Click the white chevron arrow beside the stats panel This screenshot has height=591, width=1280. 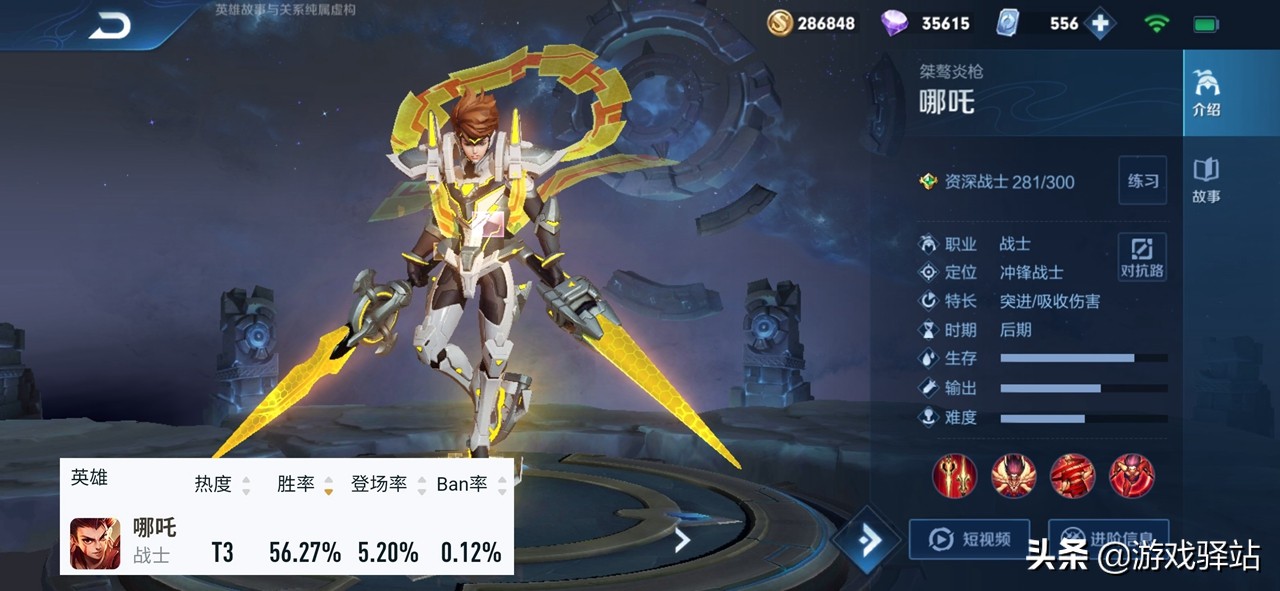point(682,541)
